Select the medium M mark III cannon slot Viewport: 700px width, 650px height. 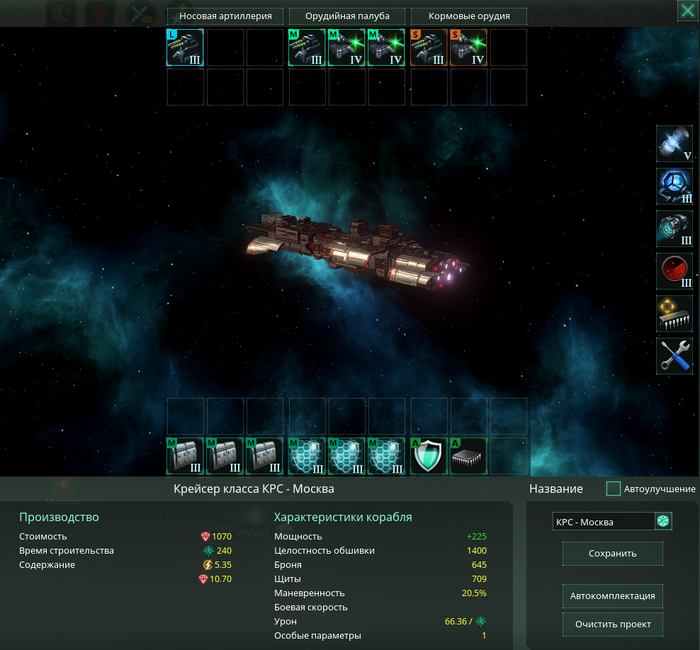coord(307,47)
